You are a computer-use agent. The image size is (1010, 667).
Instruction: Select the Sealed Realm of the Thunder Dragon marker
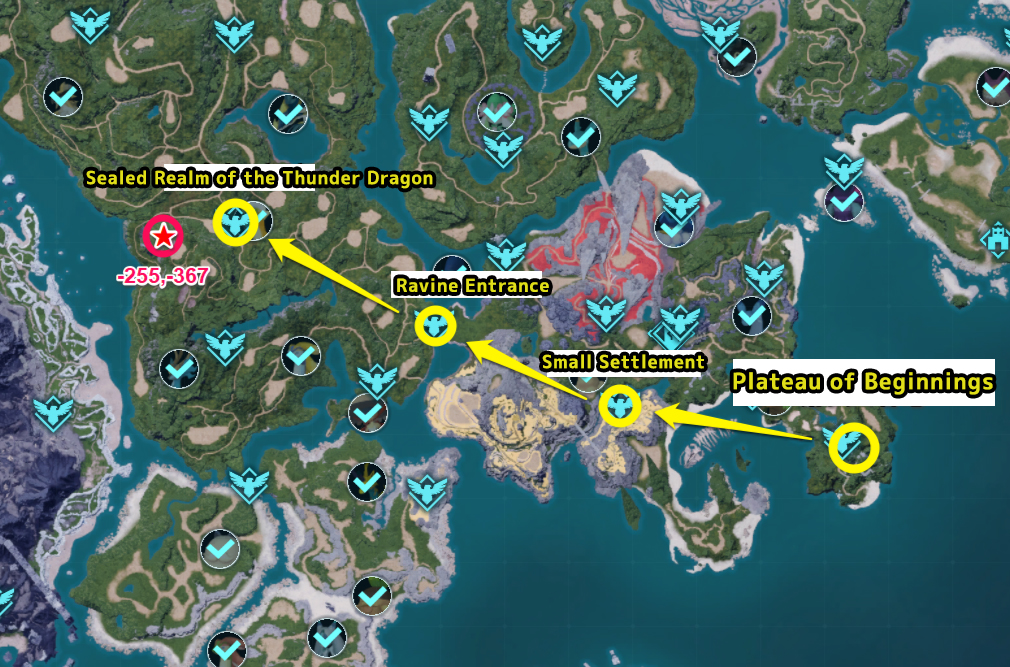237,221
